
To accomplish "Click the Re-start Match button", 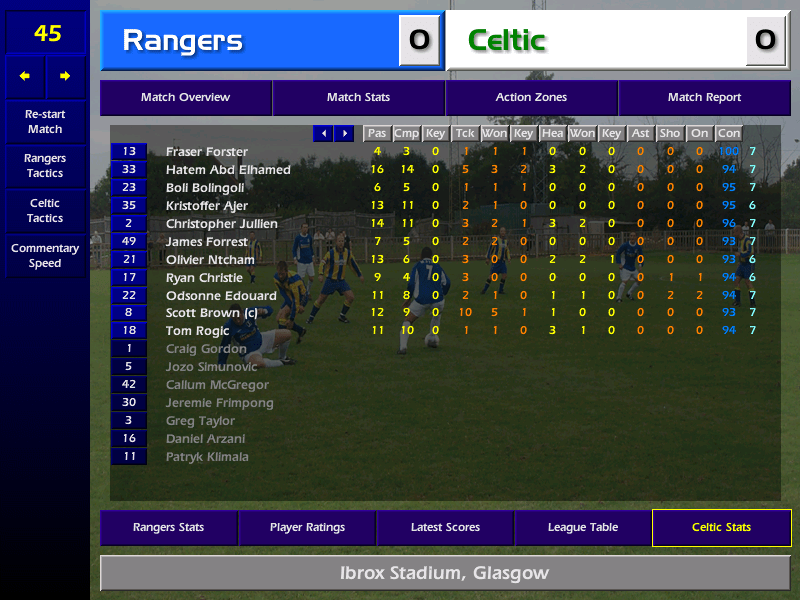I will 45,122.
